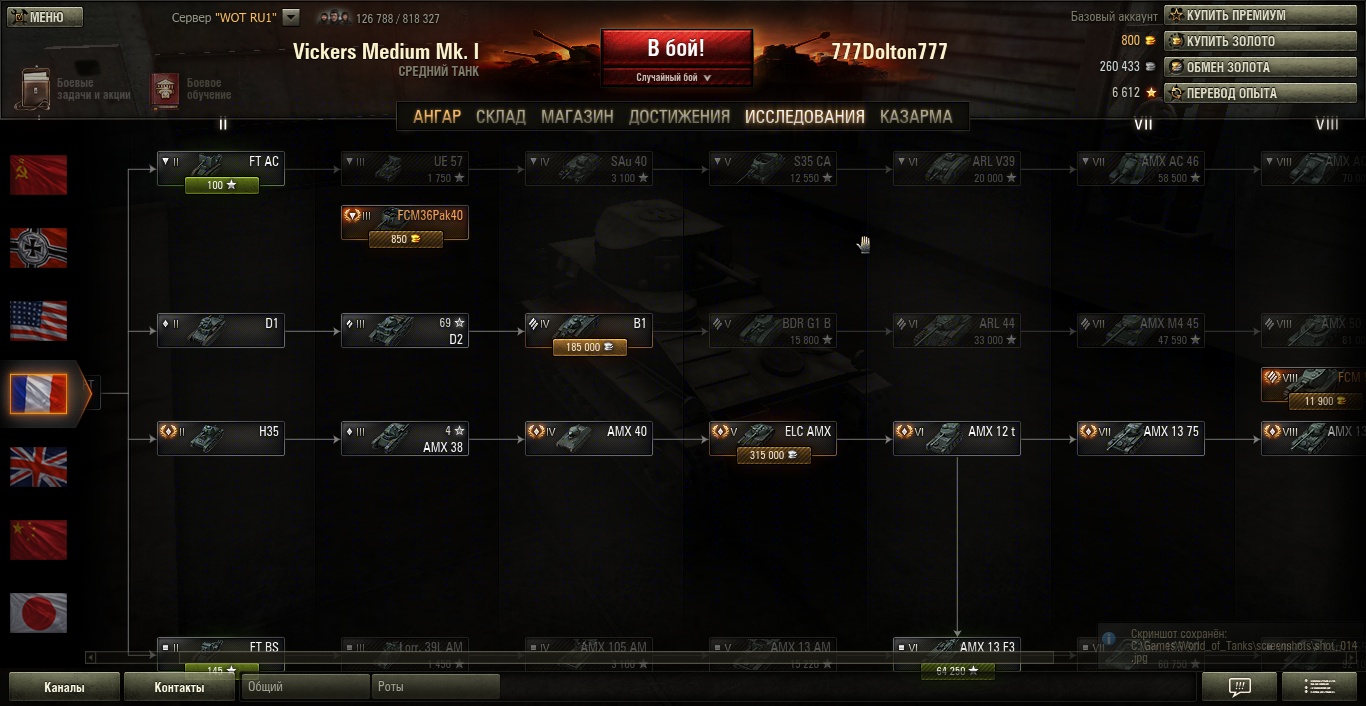Viewport: 1366px width, 706px height.
Task: Buy the B1 tank for 185 000 credits
Action: point(589,347)
